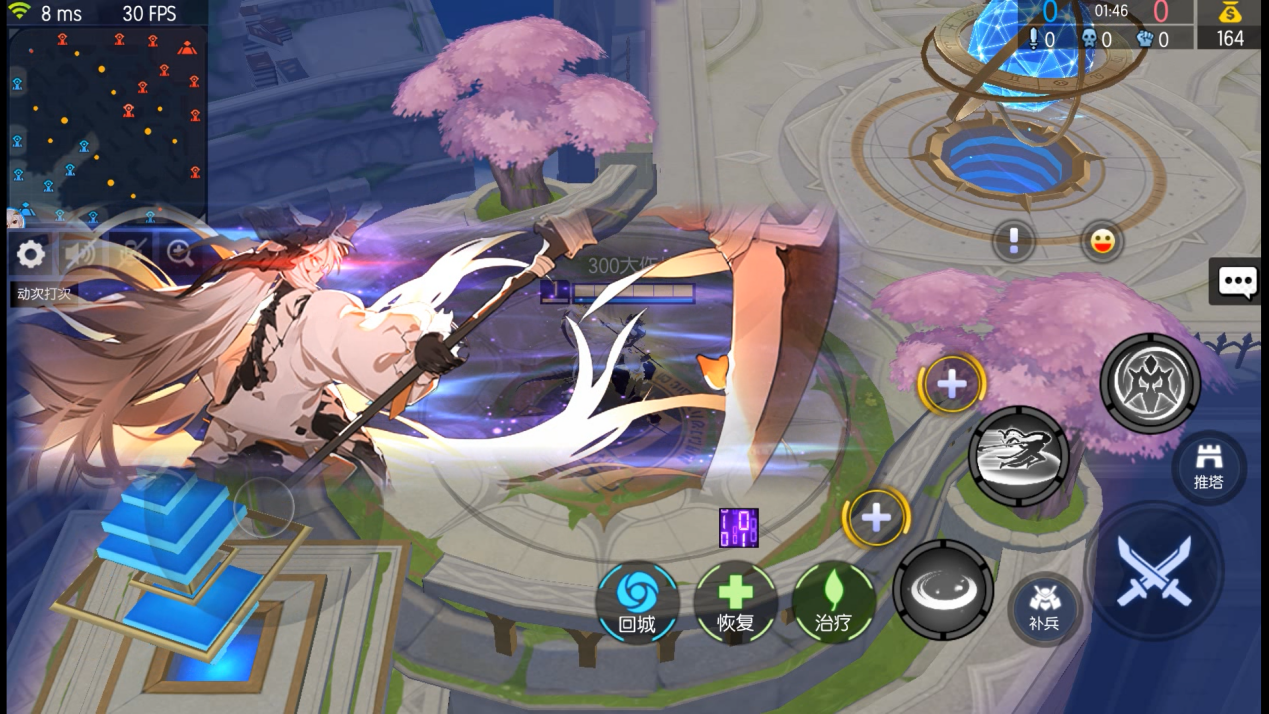Upgrade the swirling slash skill with its plus button
1269x714 pixels.
pos(876,517)
